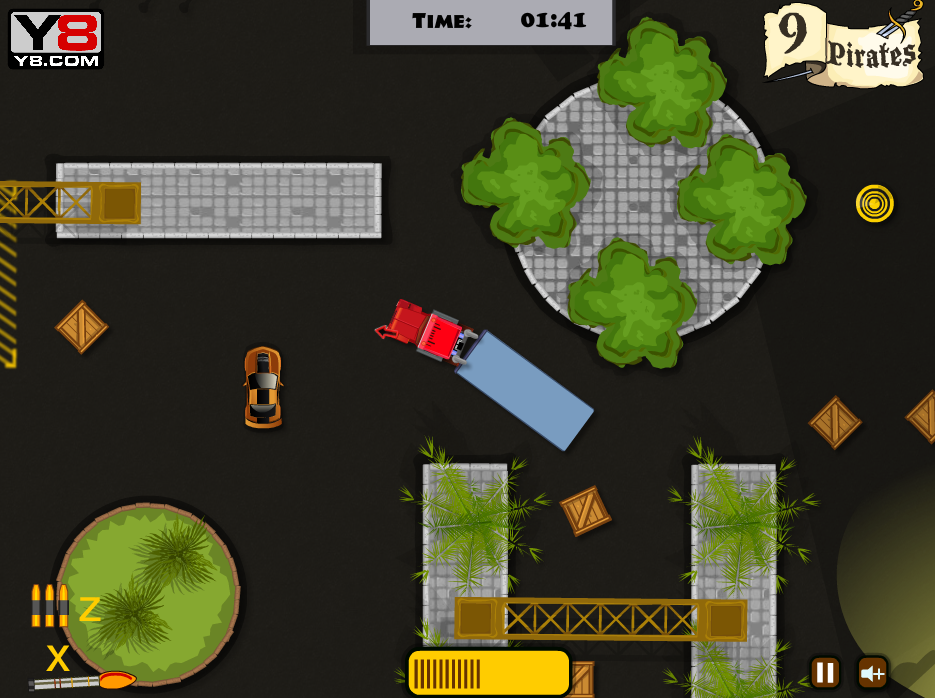This screenshot has height=698, width=935.
Task: Click the 9 Pirates logo
Action: click(x=845, y=45)
